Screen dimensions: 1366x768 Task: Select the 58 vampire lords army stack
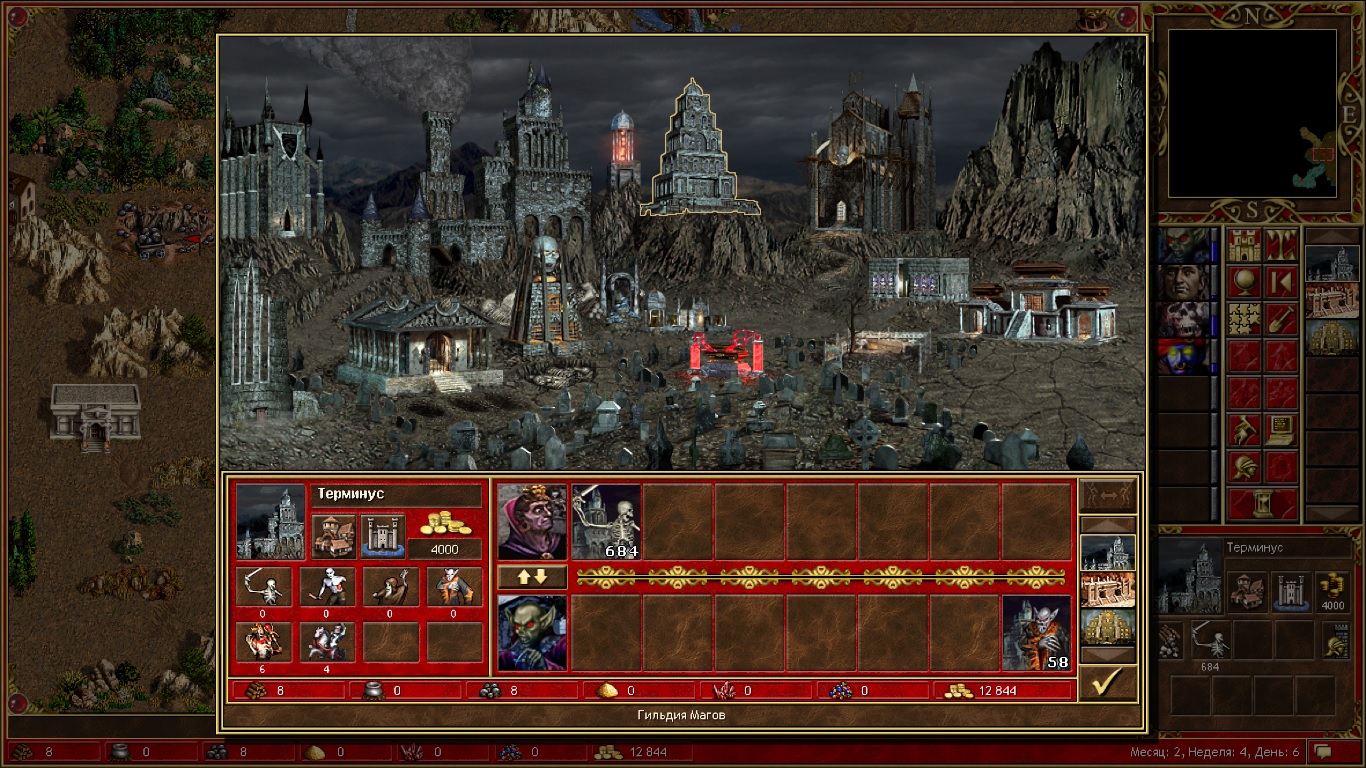[1036, 633]
